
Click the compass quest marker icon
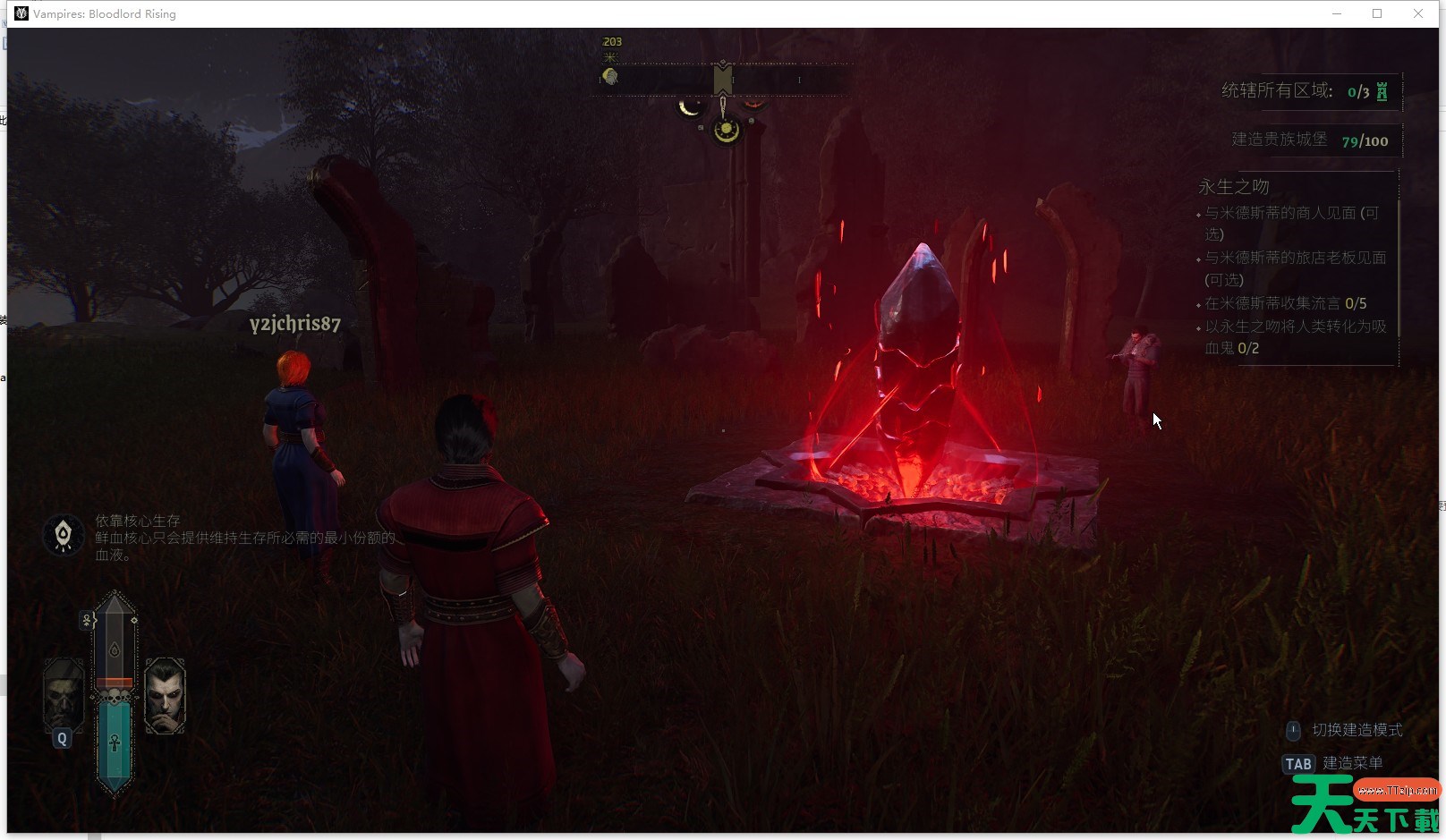pos(610,76)
